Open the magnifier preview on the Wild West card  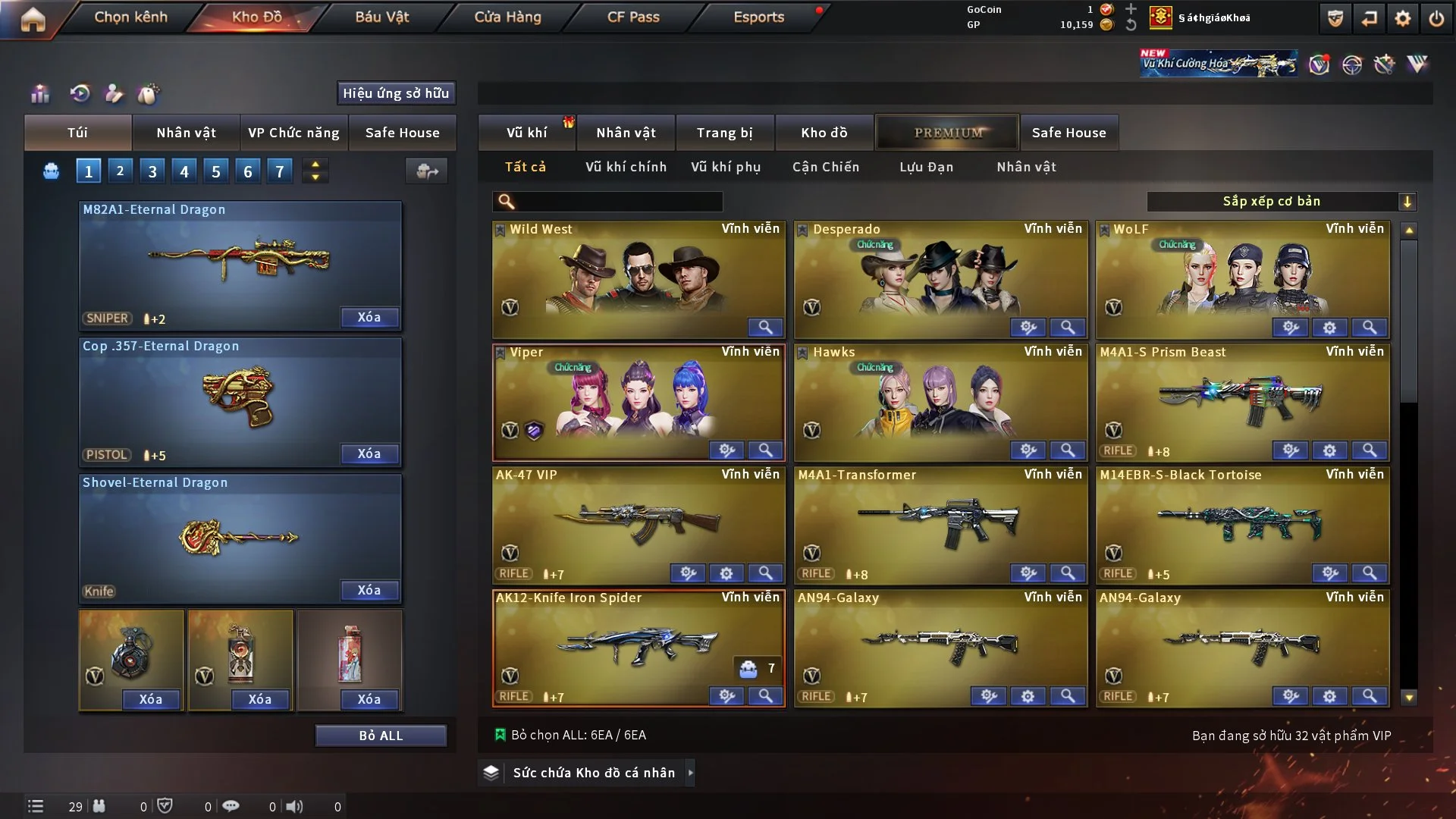(x=766, y=328)
